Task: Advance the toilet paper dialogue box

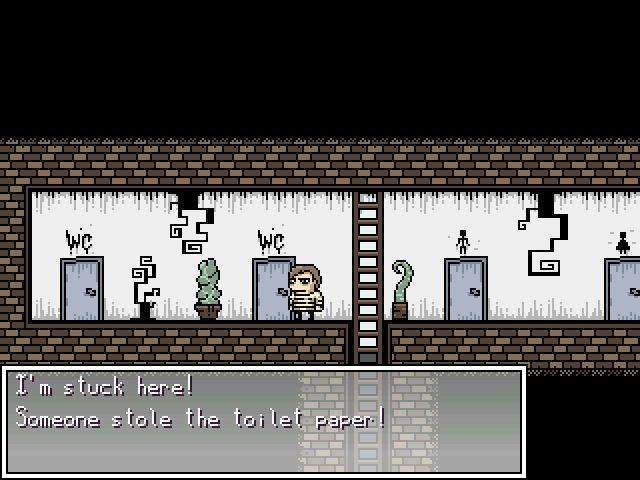Action: (264, 420)
